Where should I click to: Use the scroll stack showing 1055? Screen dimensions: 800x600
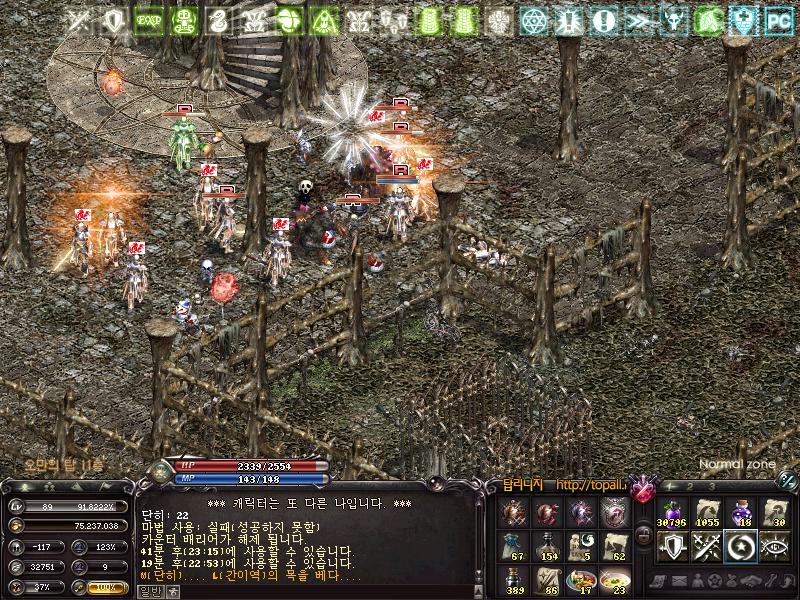(x=707, y=511)
